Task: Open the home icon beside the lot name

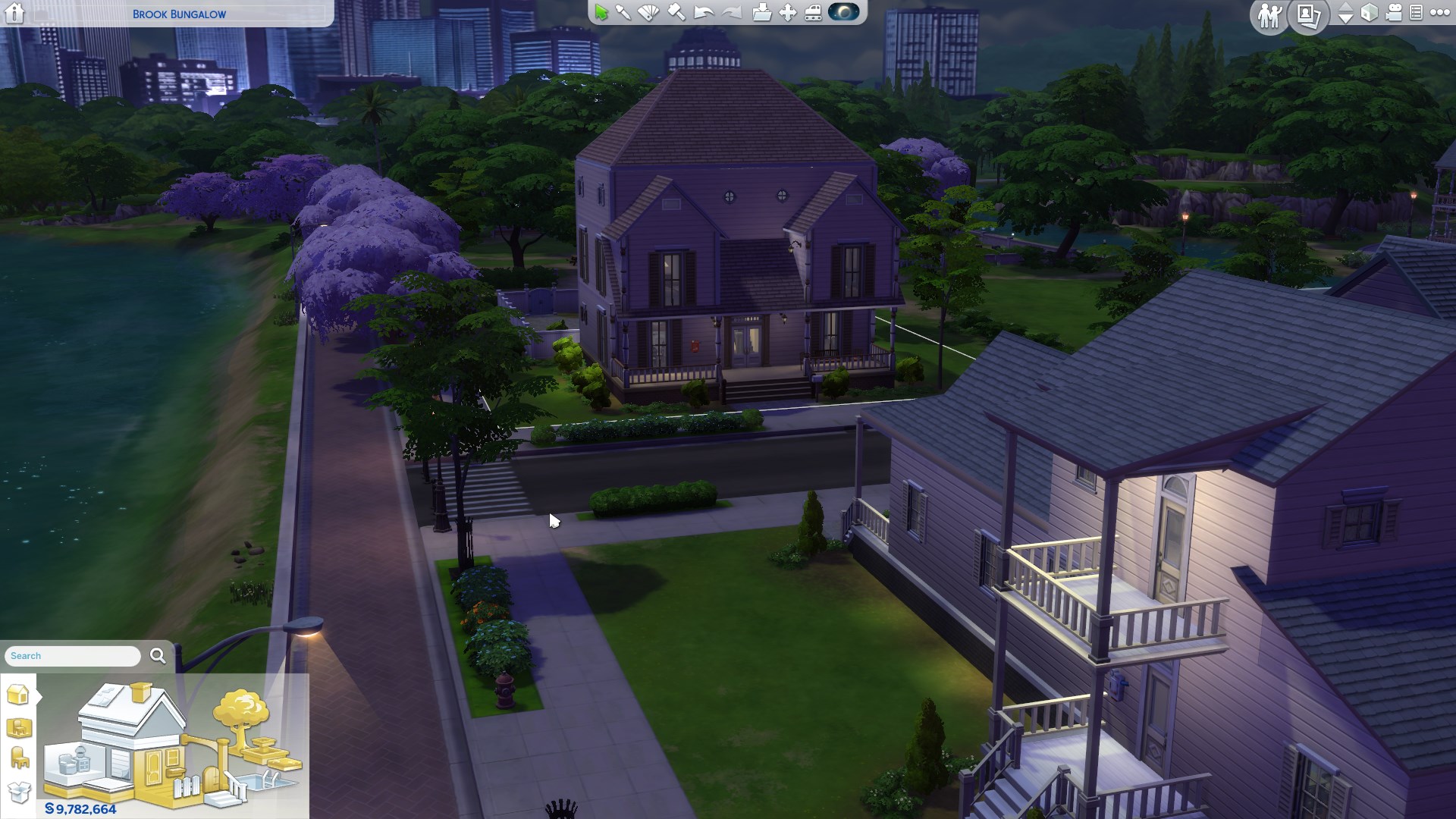Action: [x=14, y=14]
